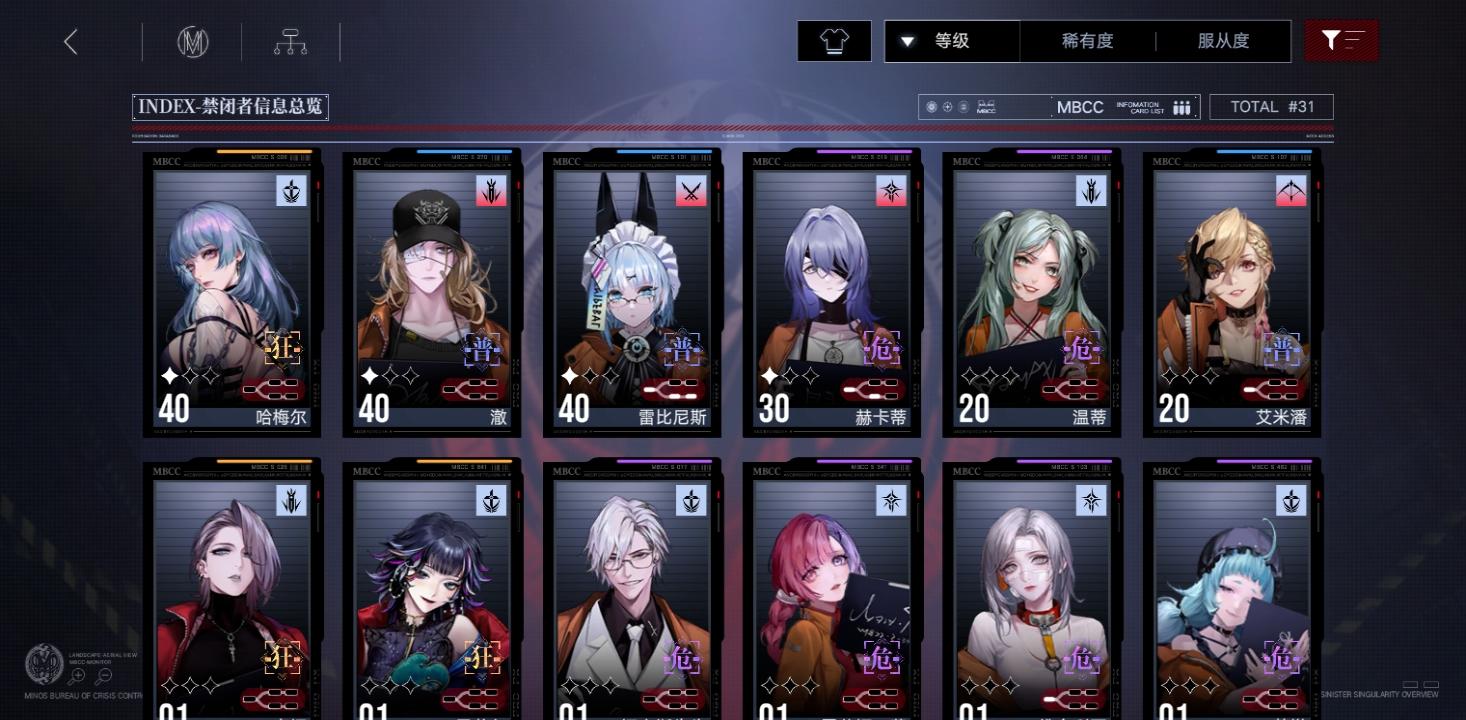Click the card-list grid icon beside MBCC label
Viewport: 1466px width, 720px height.
(x=1181, y=106)
